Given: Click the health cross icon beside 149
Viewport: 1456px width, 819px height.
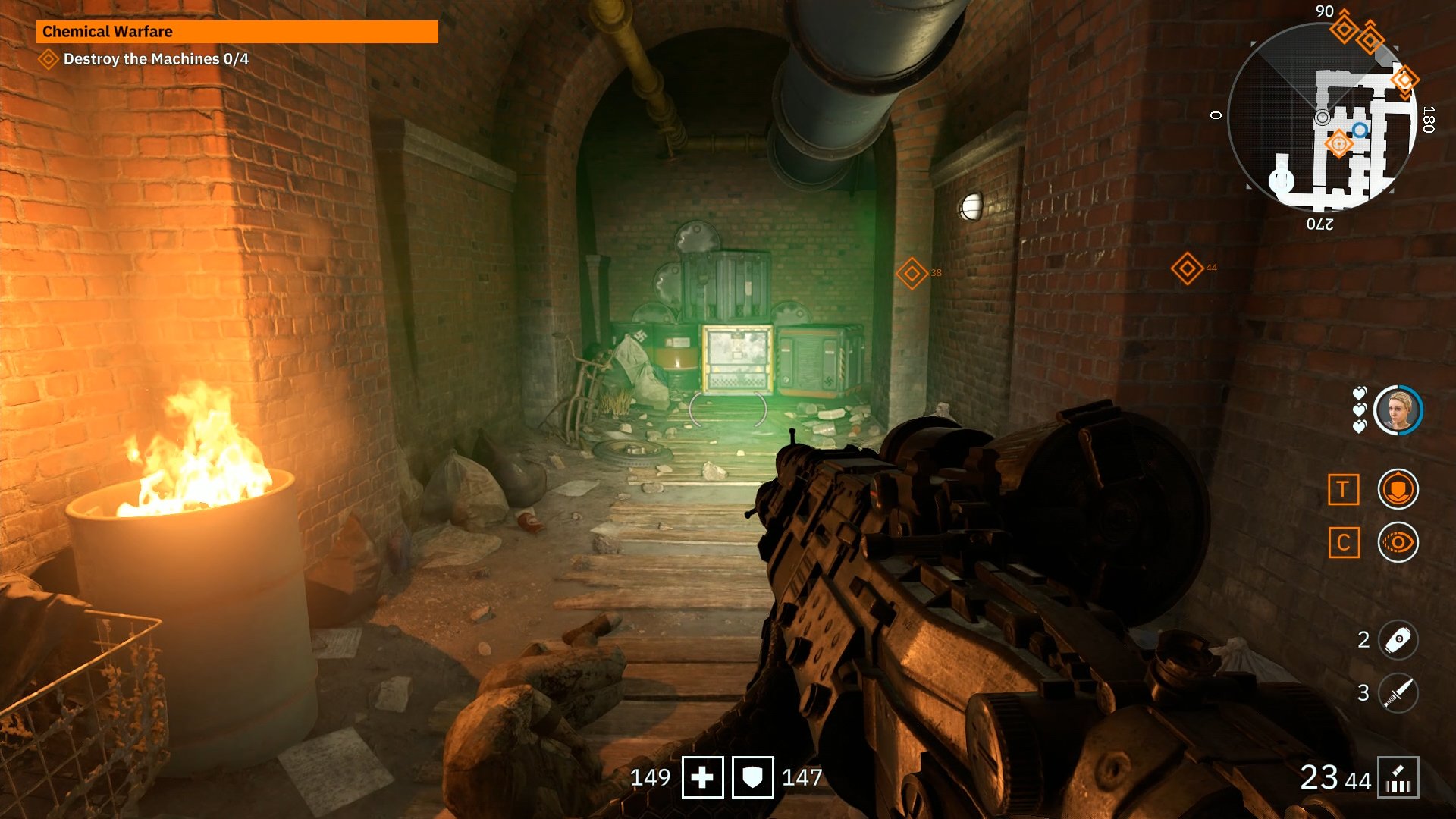Looking at the screenshot, I should 704,777.
